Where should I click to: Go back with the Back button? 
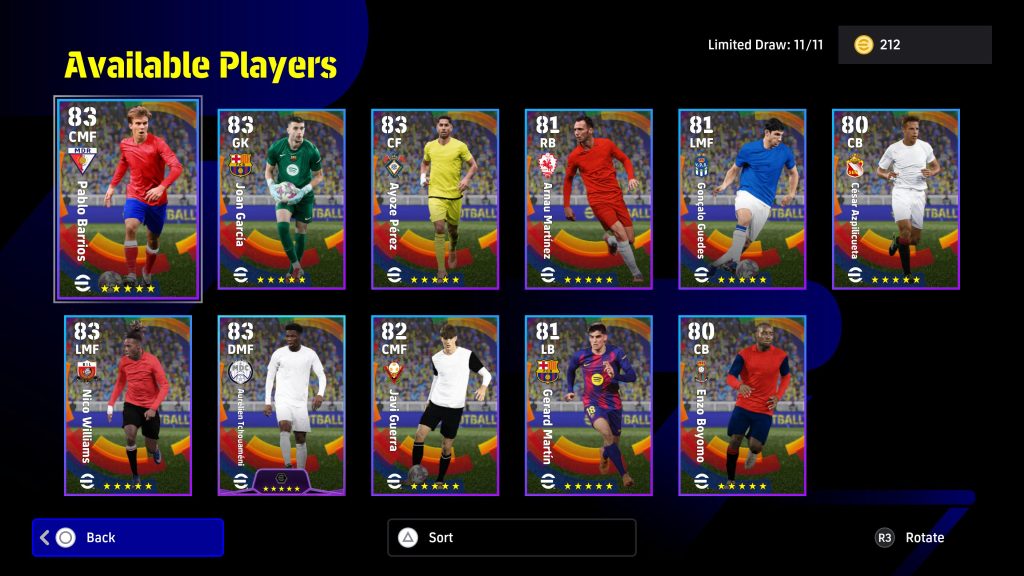coord(128,538)
